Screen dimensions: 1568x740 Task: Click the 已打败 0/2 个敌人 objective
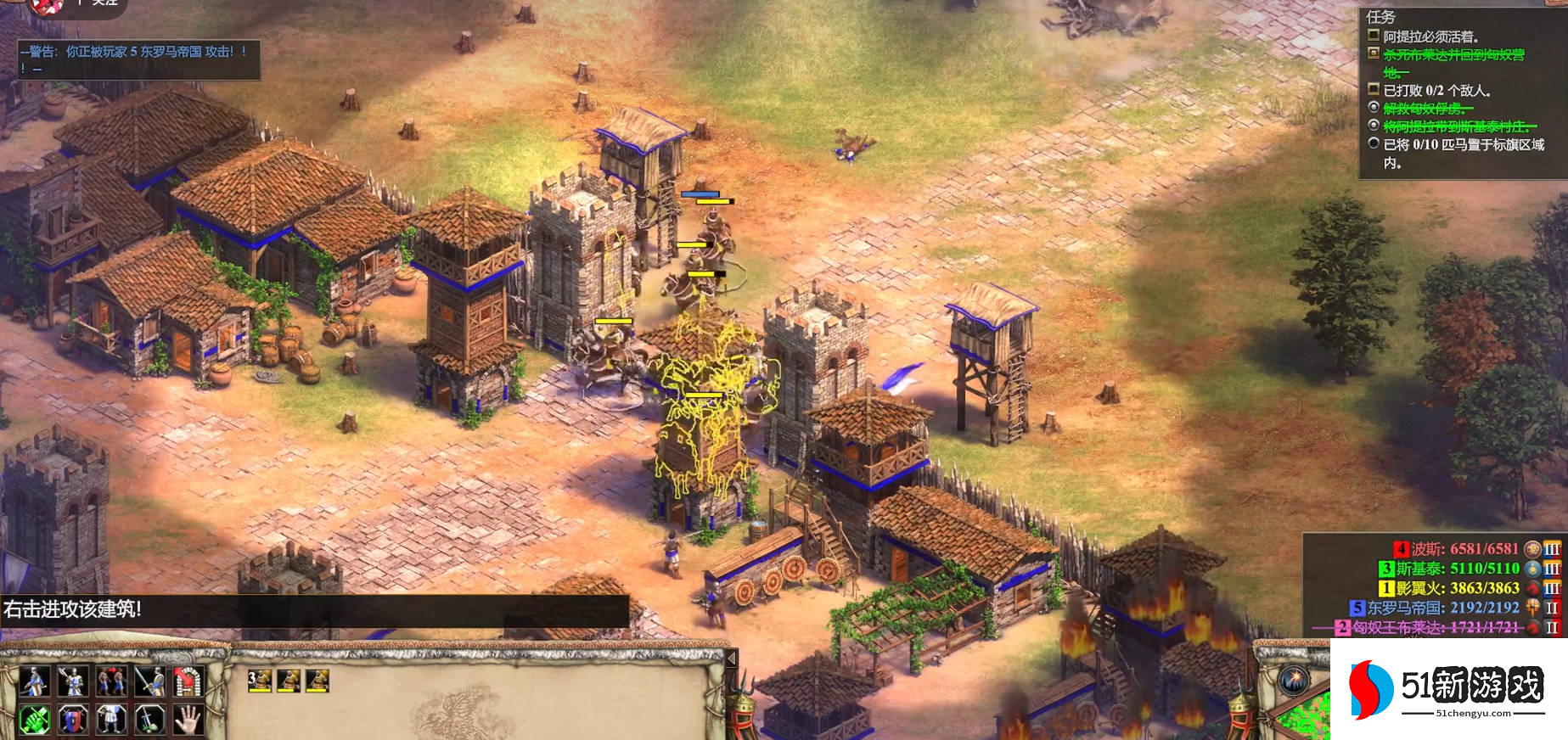[1436, 90]
